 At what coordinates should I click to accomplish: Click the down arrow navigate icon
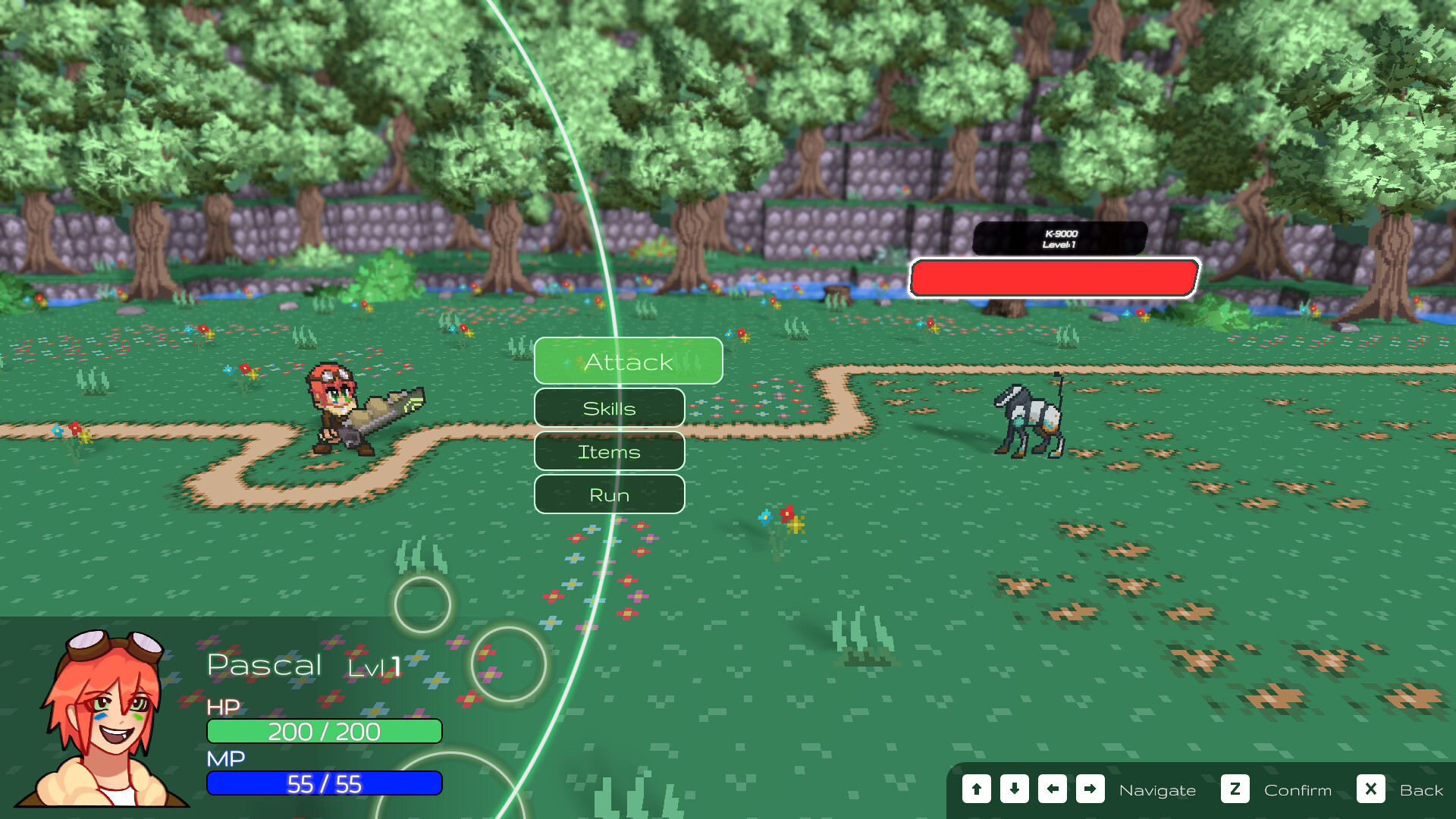(1014, 789)
